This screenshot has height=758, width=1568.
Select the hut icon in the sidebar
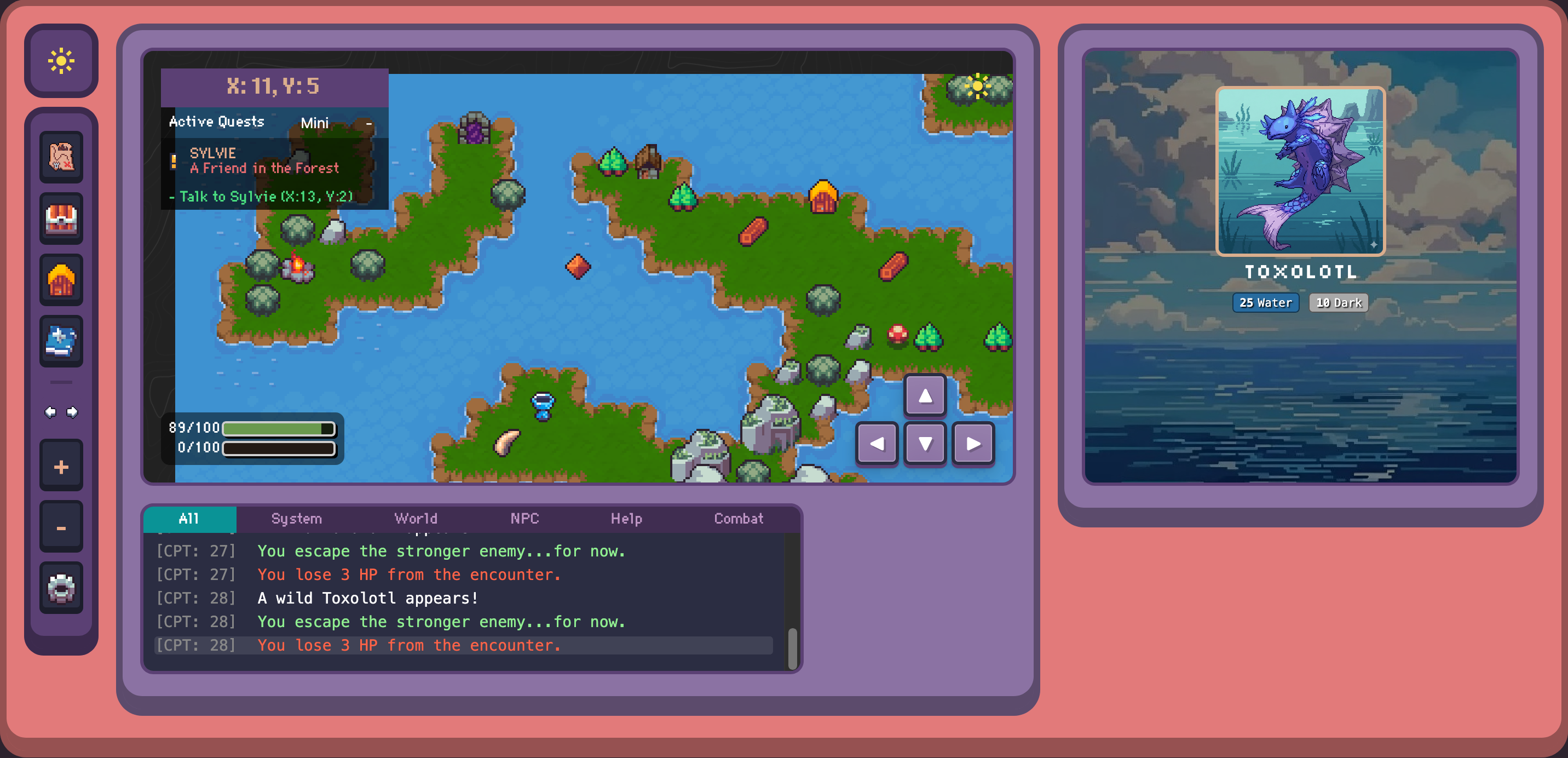pyautogui.click(x=61, y=279)
